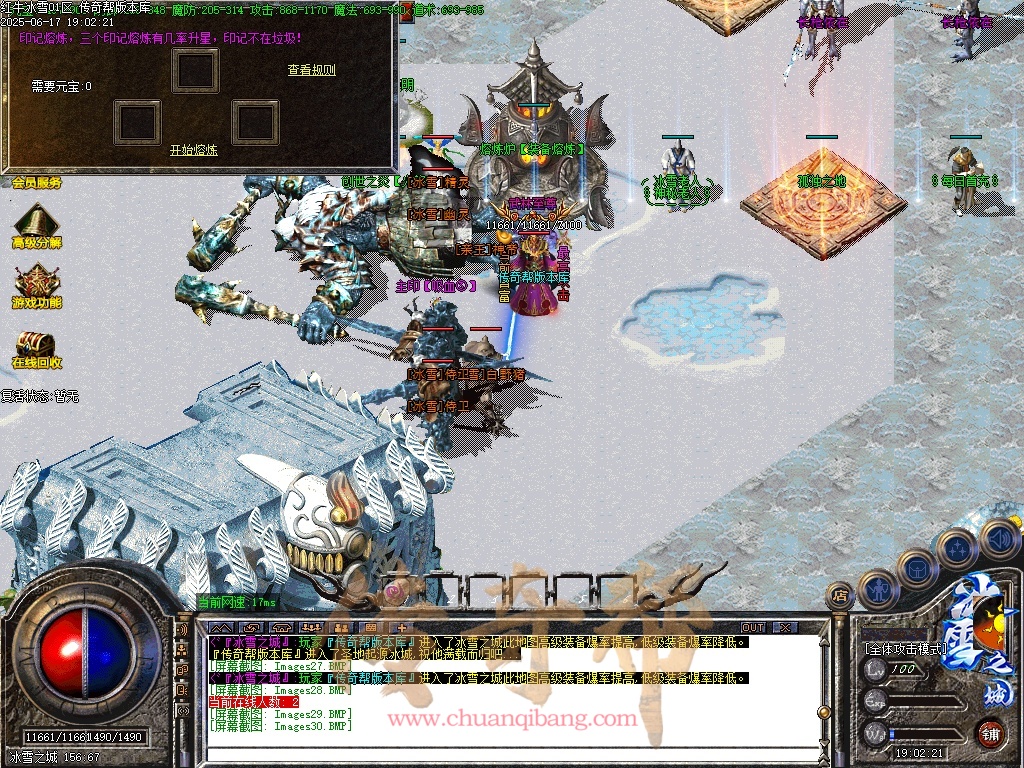Switch the 全体攻击模式 attack mode
Viewport: 1024px width, 768px height.
906,649
